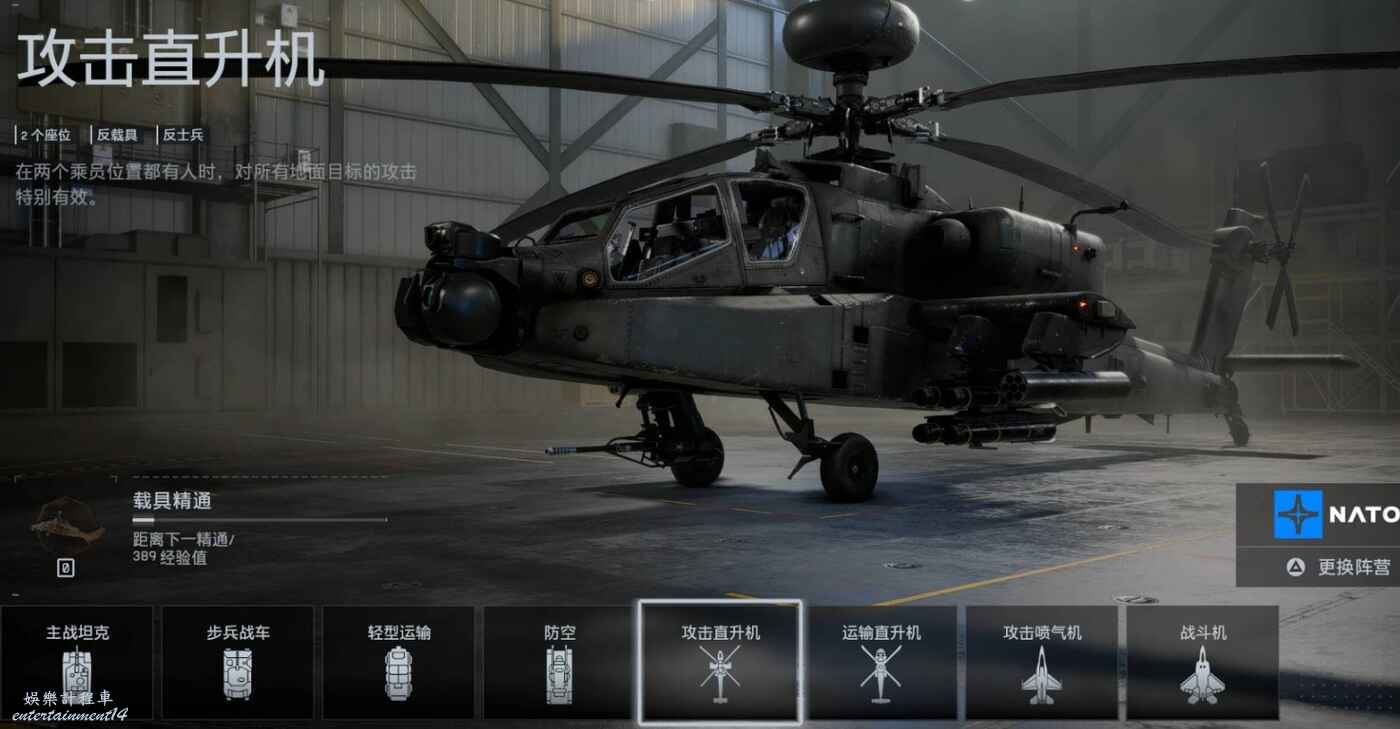The width and height of the screenshot is (1400, 729).
Task: Open the 防空 vehicle category
Action: pyautogui.click(x=559, y=661)
